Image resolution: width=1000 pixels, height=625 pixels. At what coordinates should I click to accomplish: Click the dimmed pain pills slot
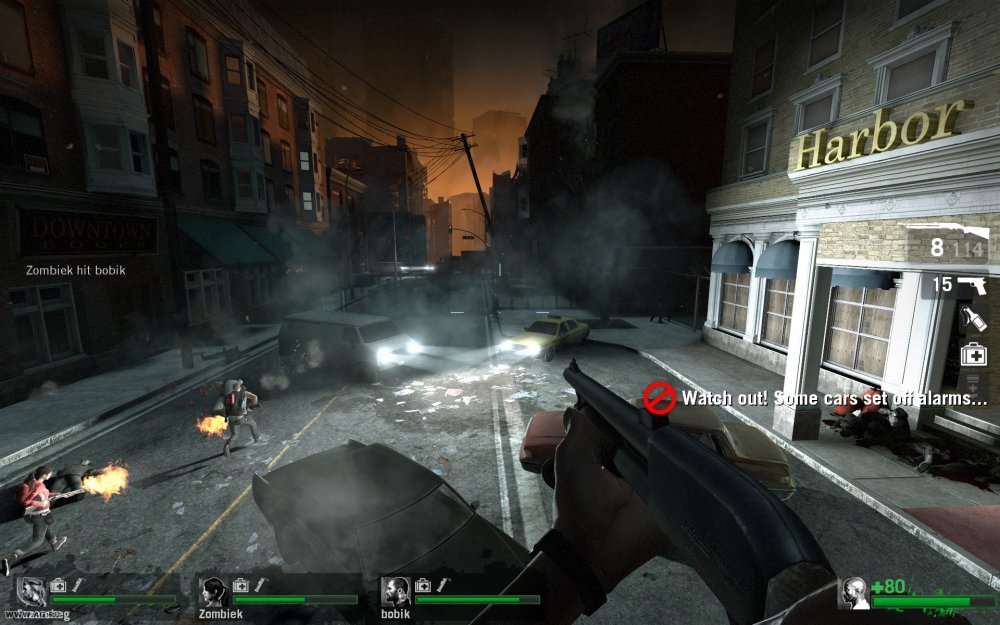tap(973, 385)
